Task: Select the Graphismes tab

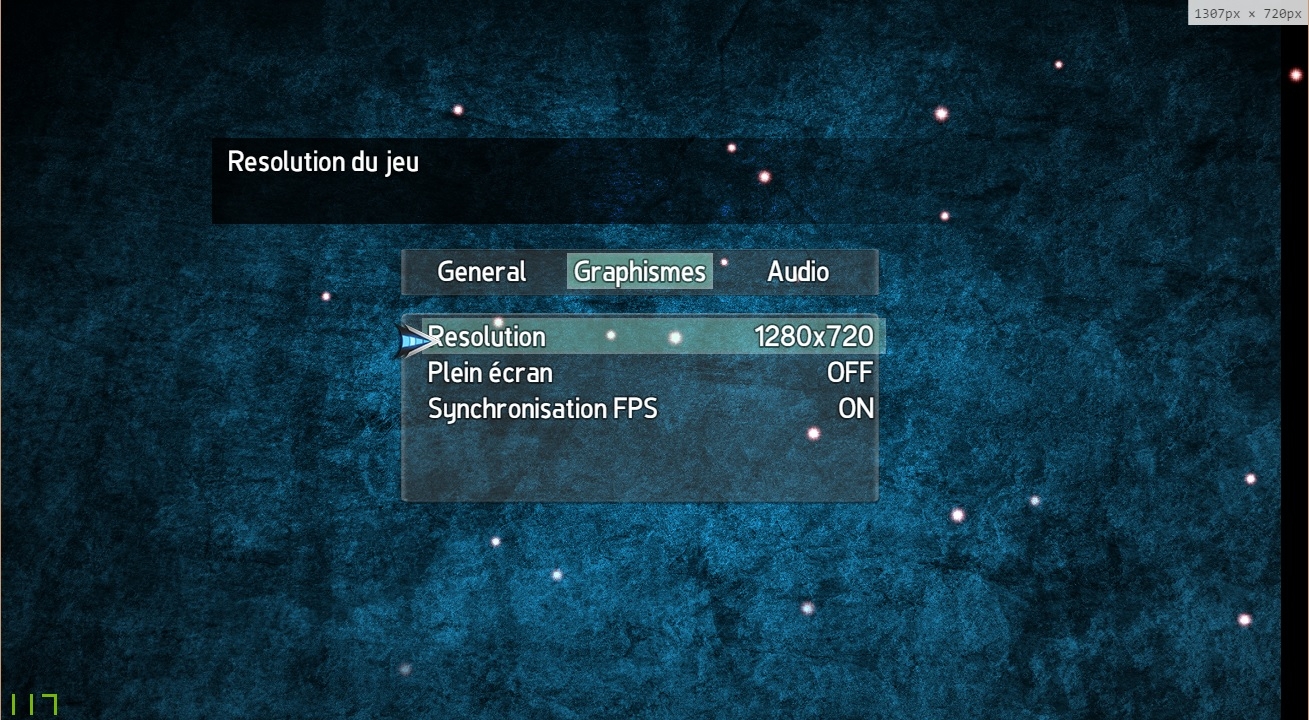Action: (x=639, y=270)
